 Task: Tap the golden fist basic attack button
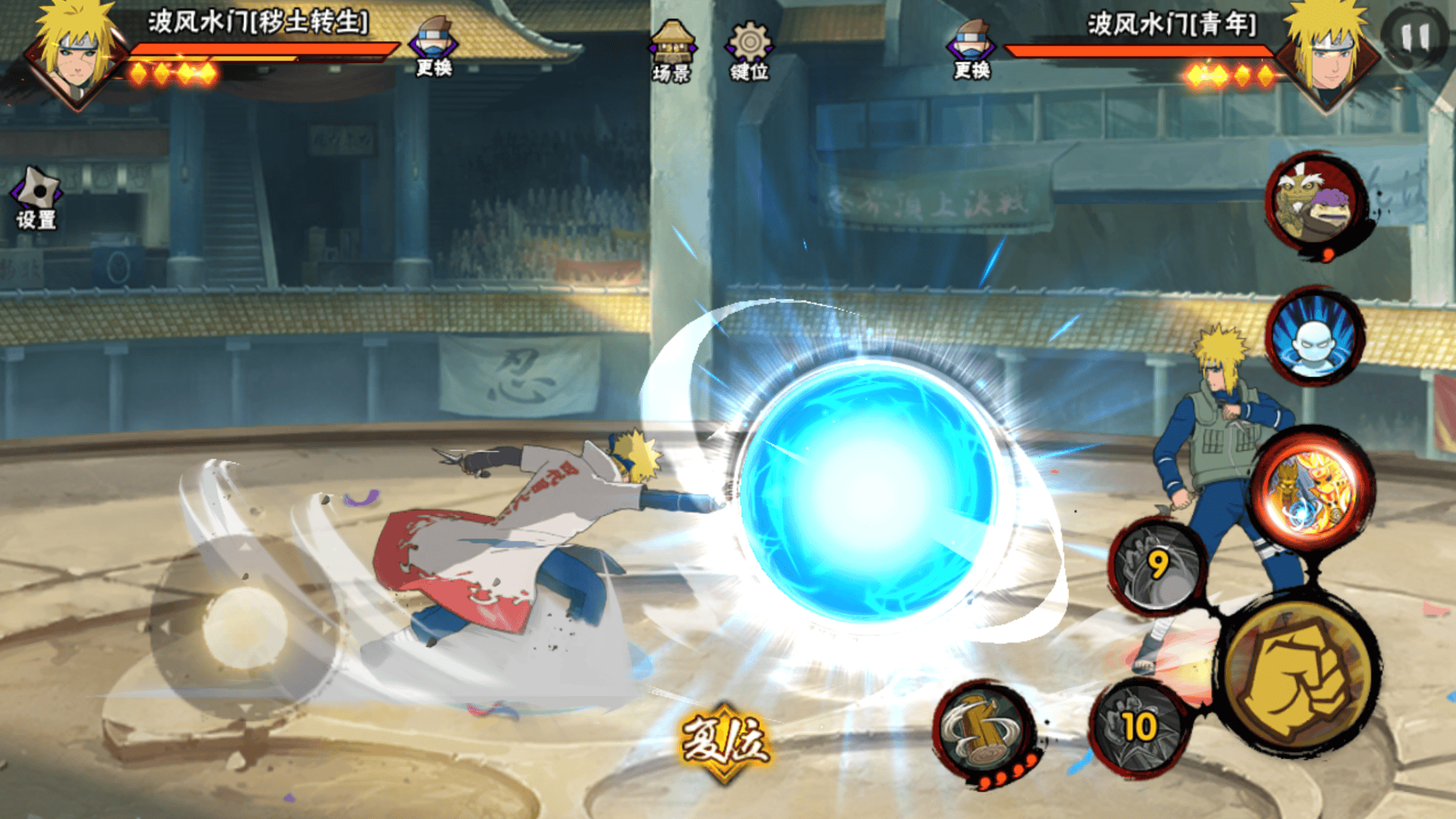pos(1298,676)
